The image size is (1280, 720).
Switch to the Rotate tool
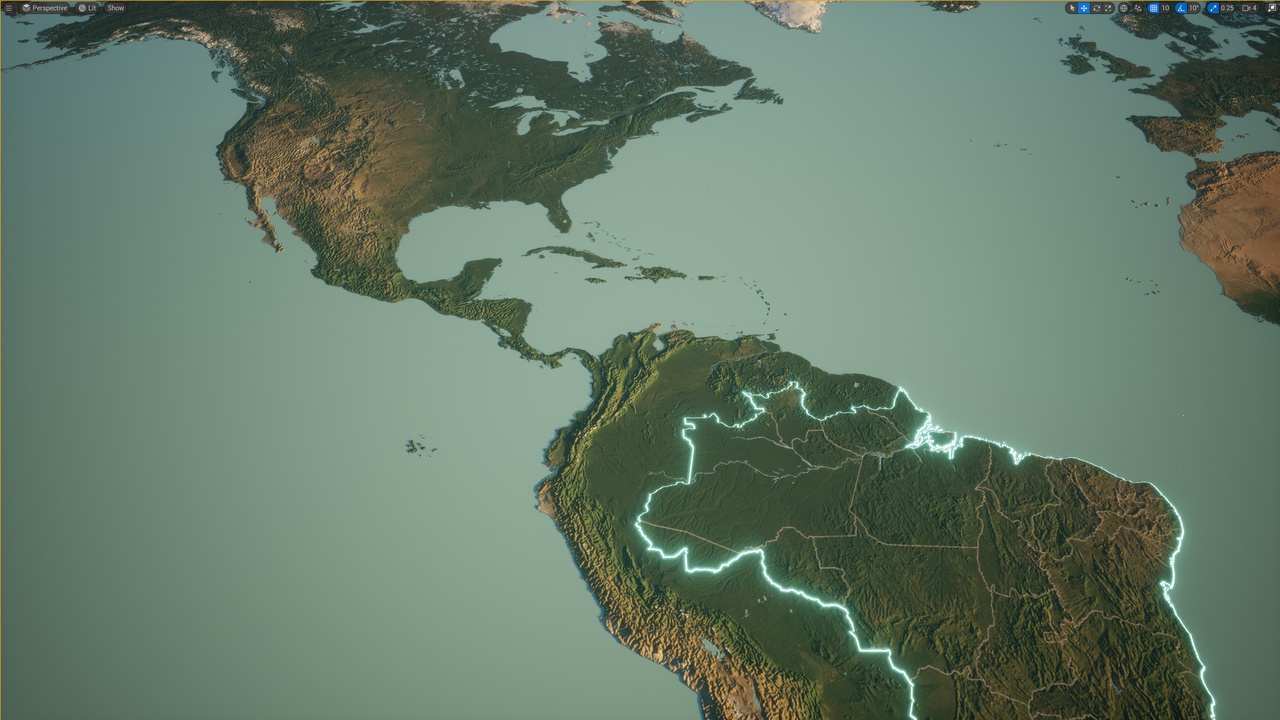pyautogui.click(x=1097, y=7)
